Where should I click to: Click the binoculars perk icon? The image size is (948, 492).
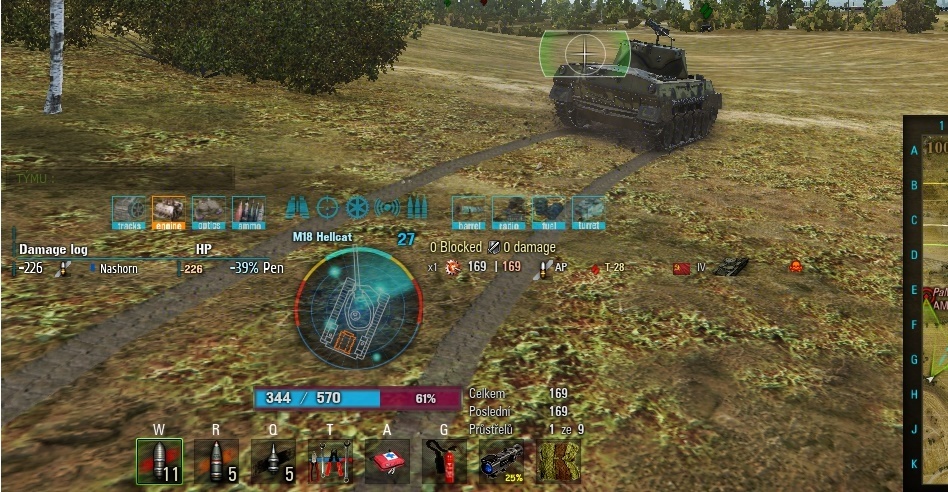(x=297, y=208)
